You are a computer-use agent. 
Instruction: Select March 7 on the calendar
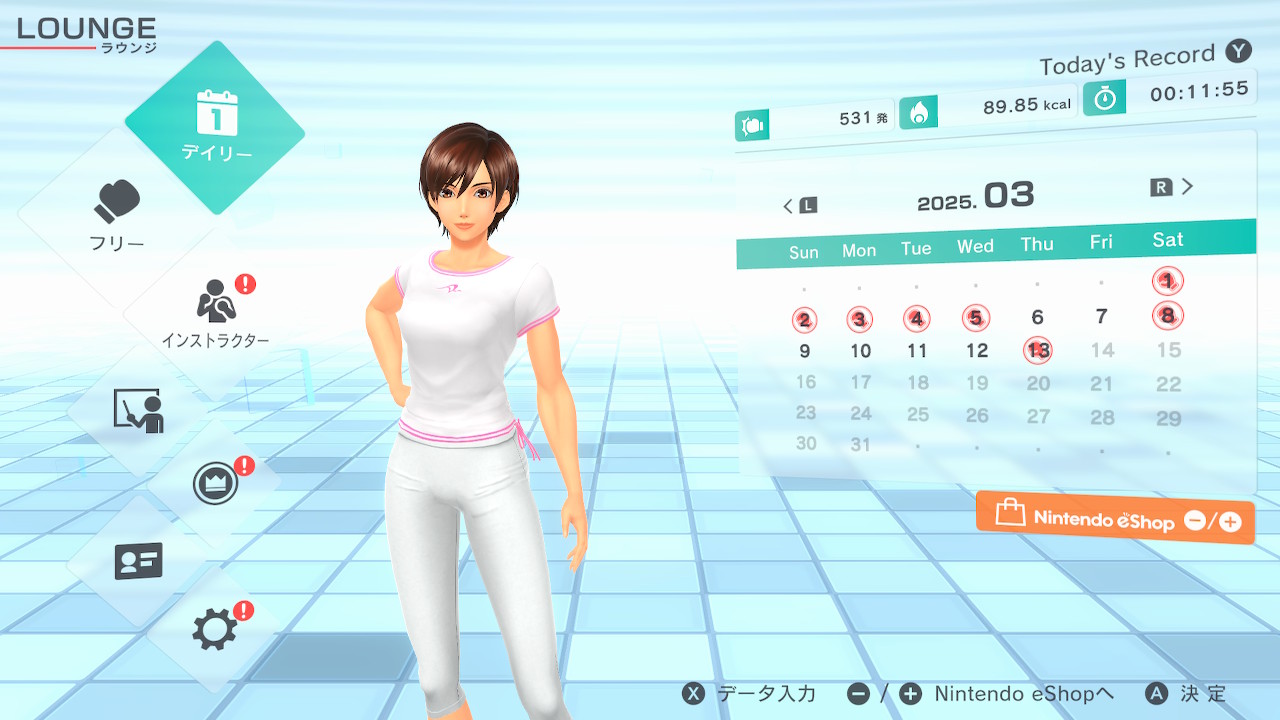click(x=1101, y=317)
